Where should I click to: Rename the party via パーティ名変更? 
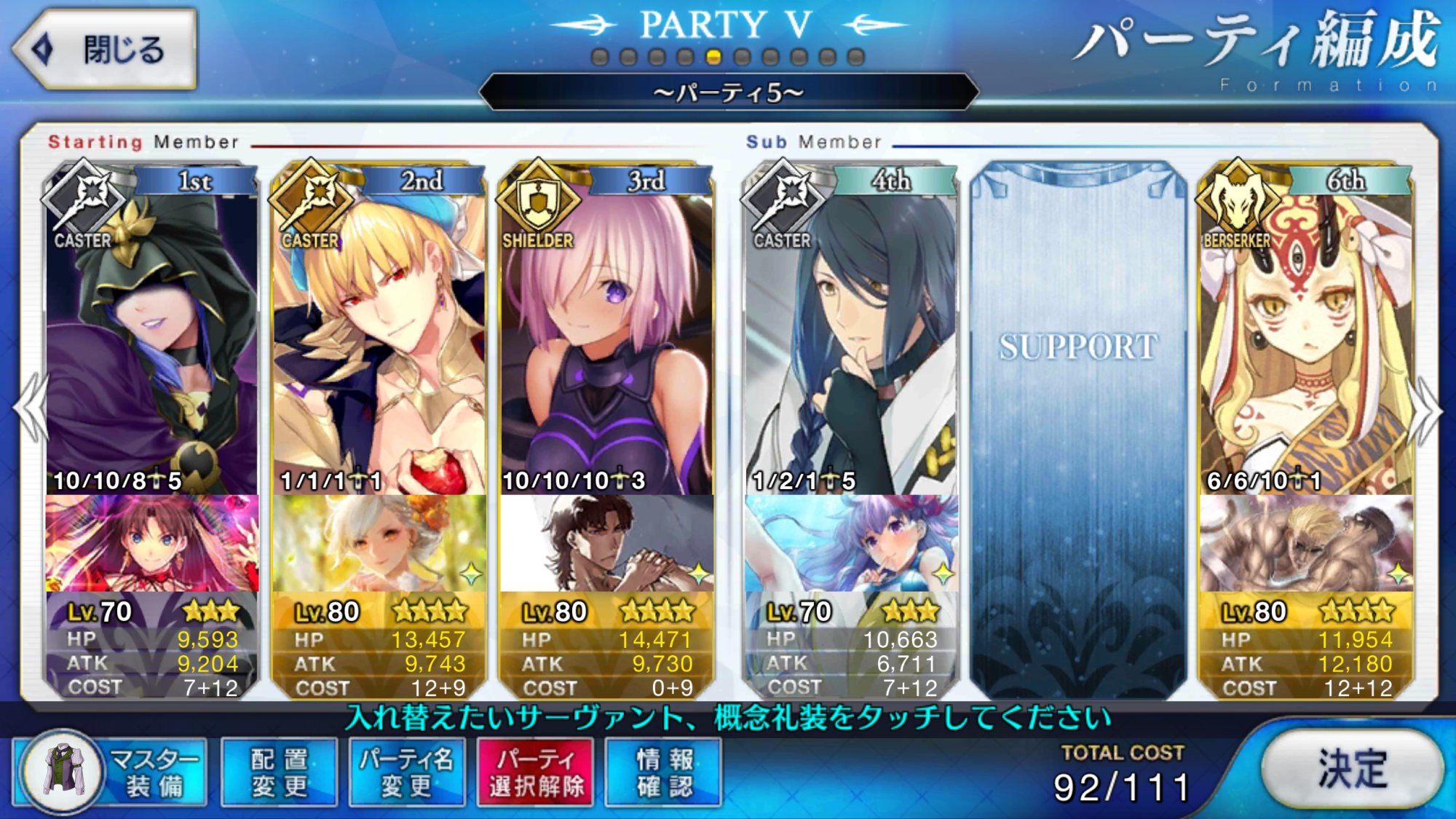pyautogui.click(x=406, y=772)
